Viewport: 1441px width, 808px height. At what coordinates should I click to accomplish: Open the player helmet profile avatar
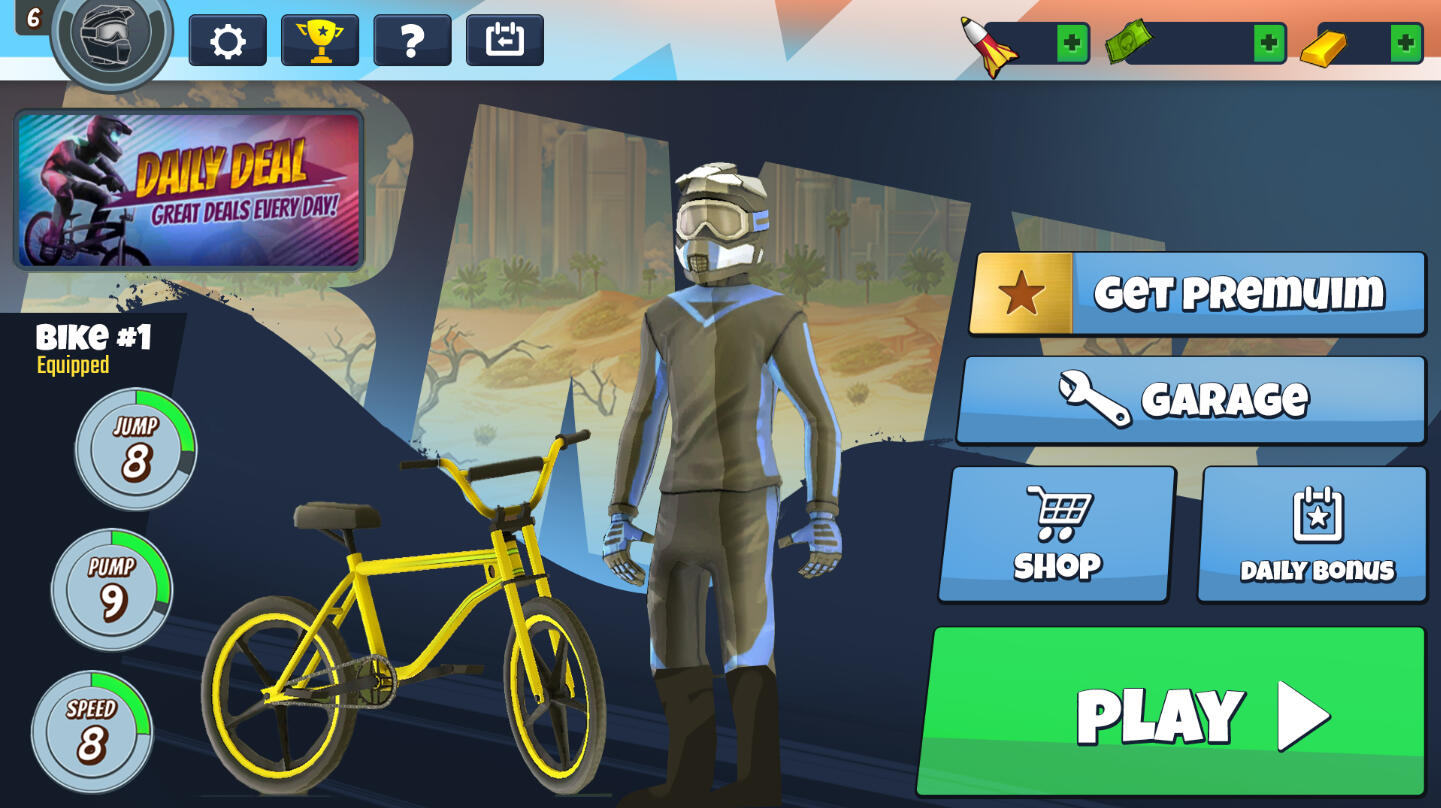(x=111, y=36)
